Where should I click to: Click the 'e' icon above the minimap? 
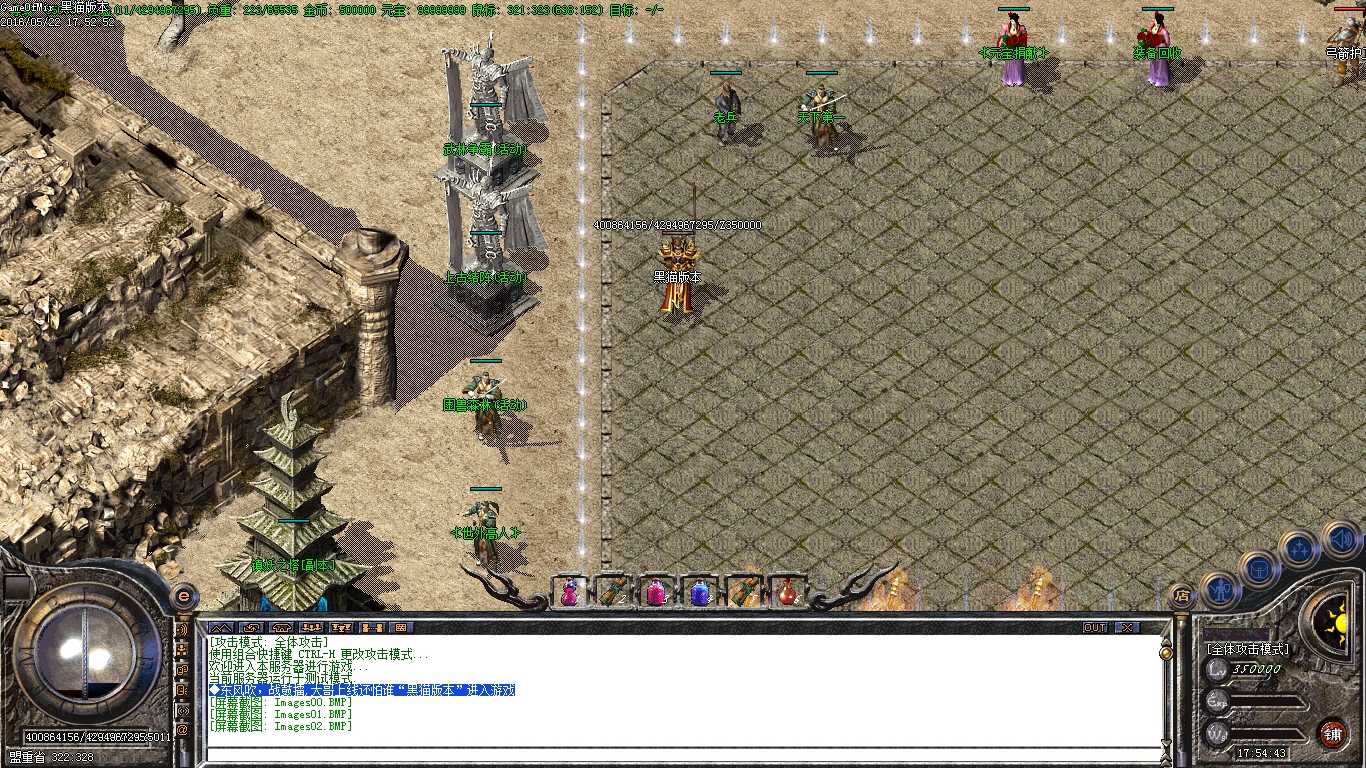click(184, 597)
